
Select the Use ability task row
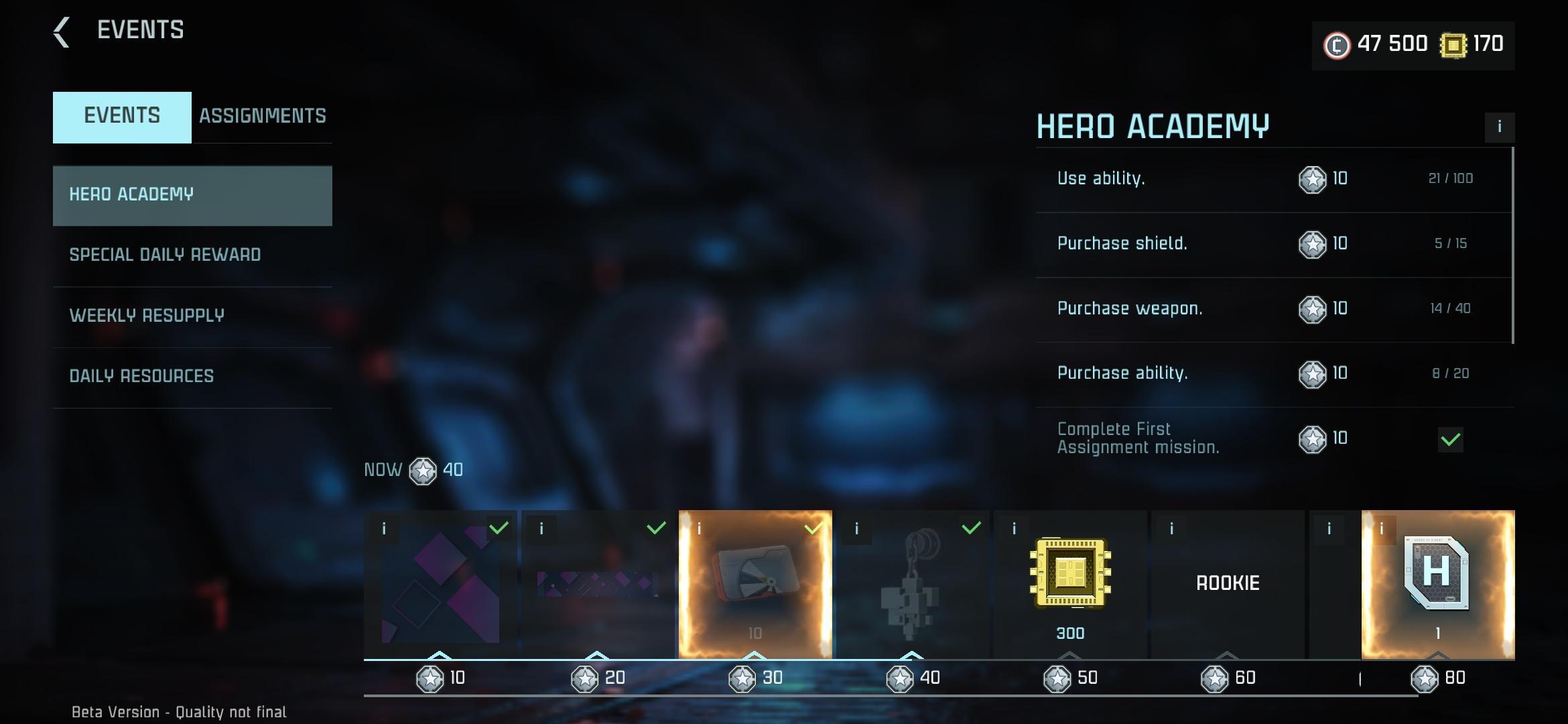point(1273,179)
